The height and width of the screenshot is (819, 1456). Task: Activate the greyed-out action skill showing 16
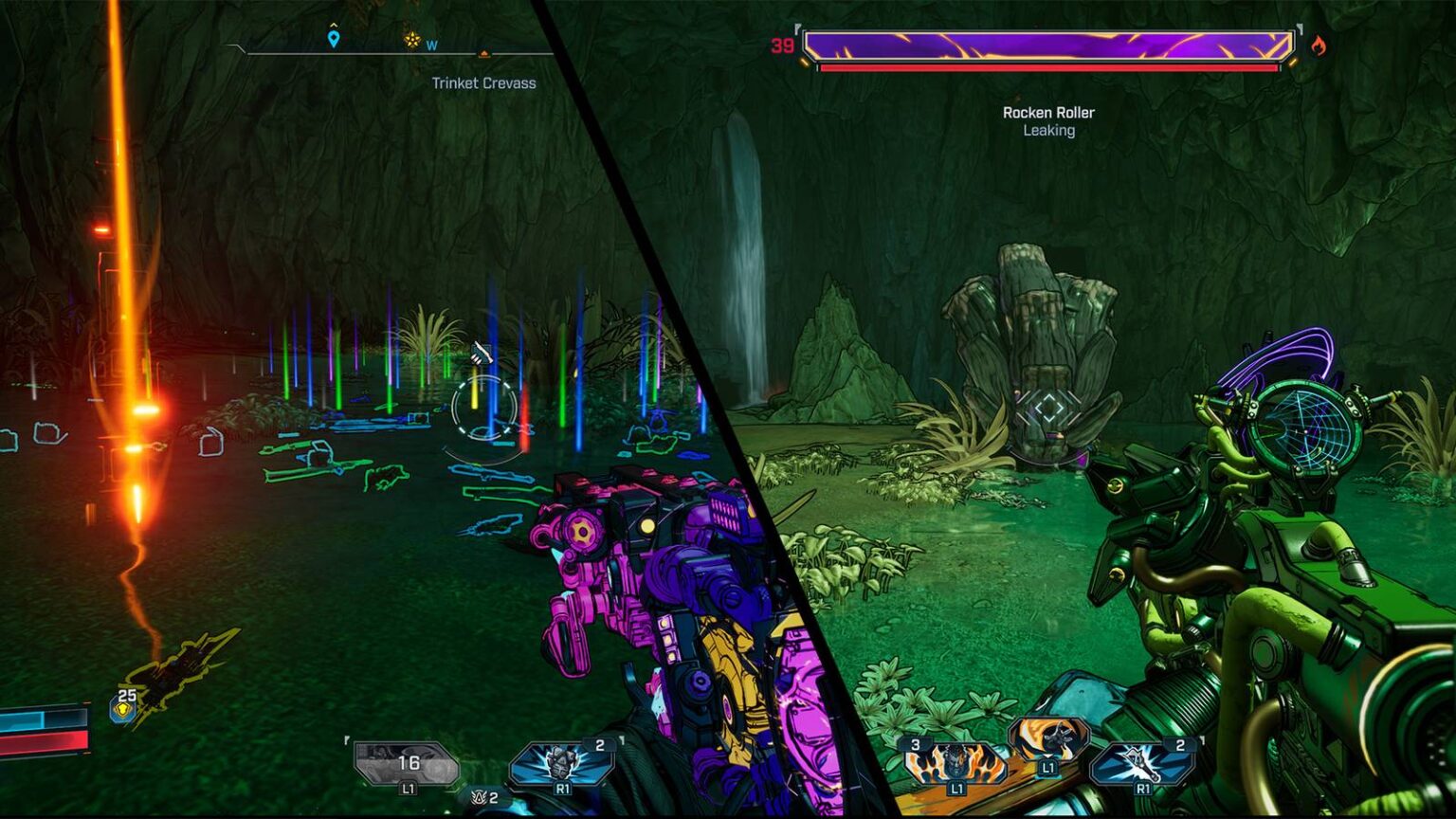pyautogui.click(x=406, y=762)
